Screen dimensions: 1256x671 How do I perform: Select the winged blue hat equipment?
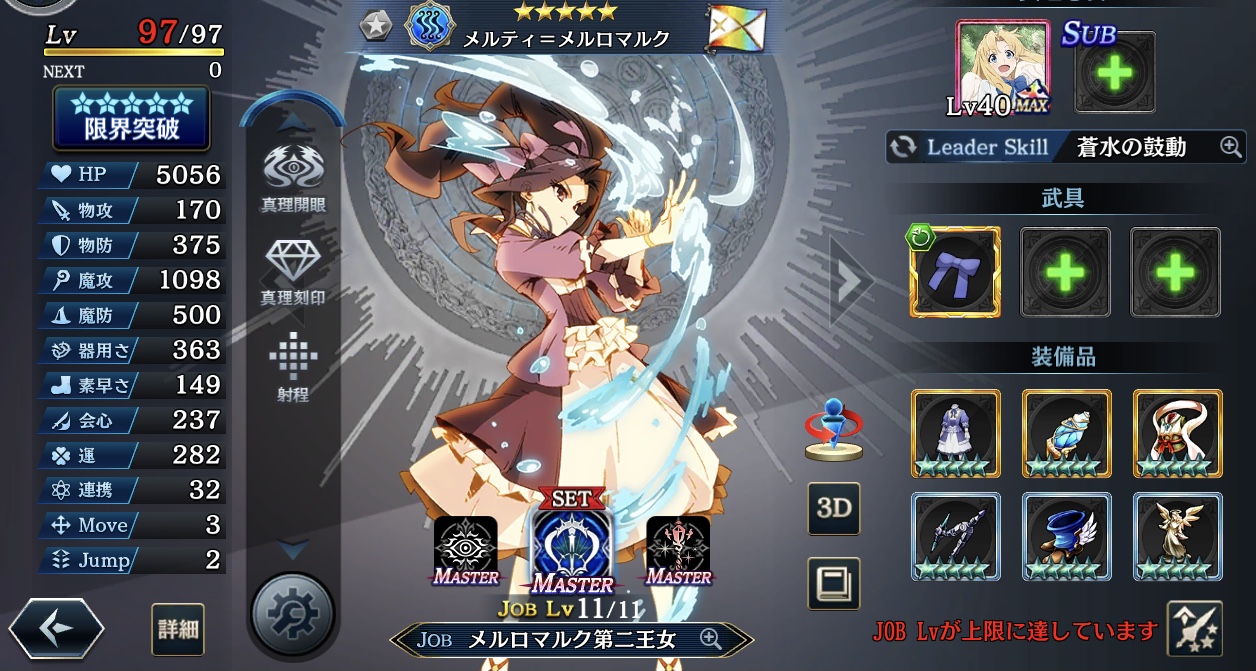(1066, 536)
